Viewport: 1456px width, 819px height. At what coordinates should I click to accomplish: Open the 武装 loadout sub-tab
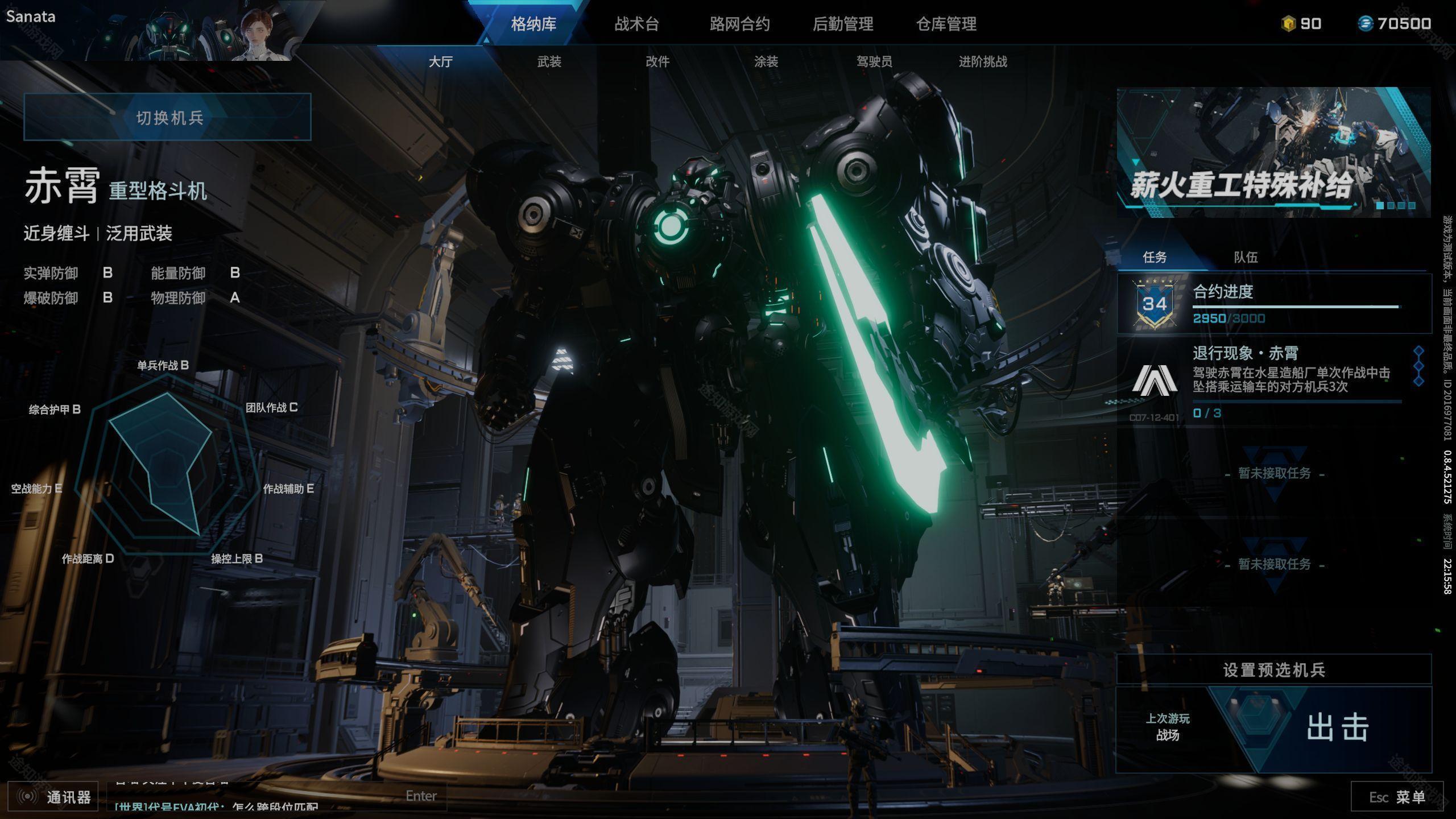549,61
